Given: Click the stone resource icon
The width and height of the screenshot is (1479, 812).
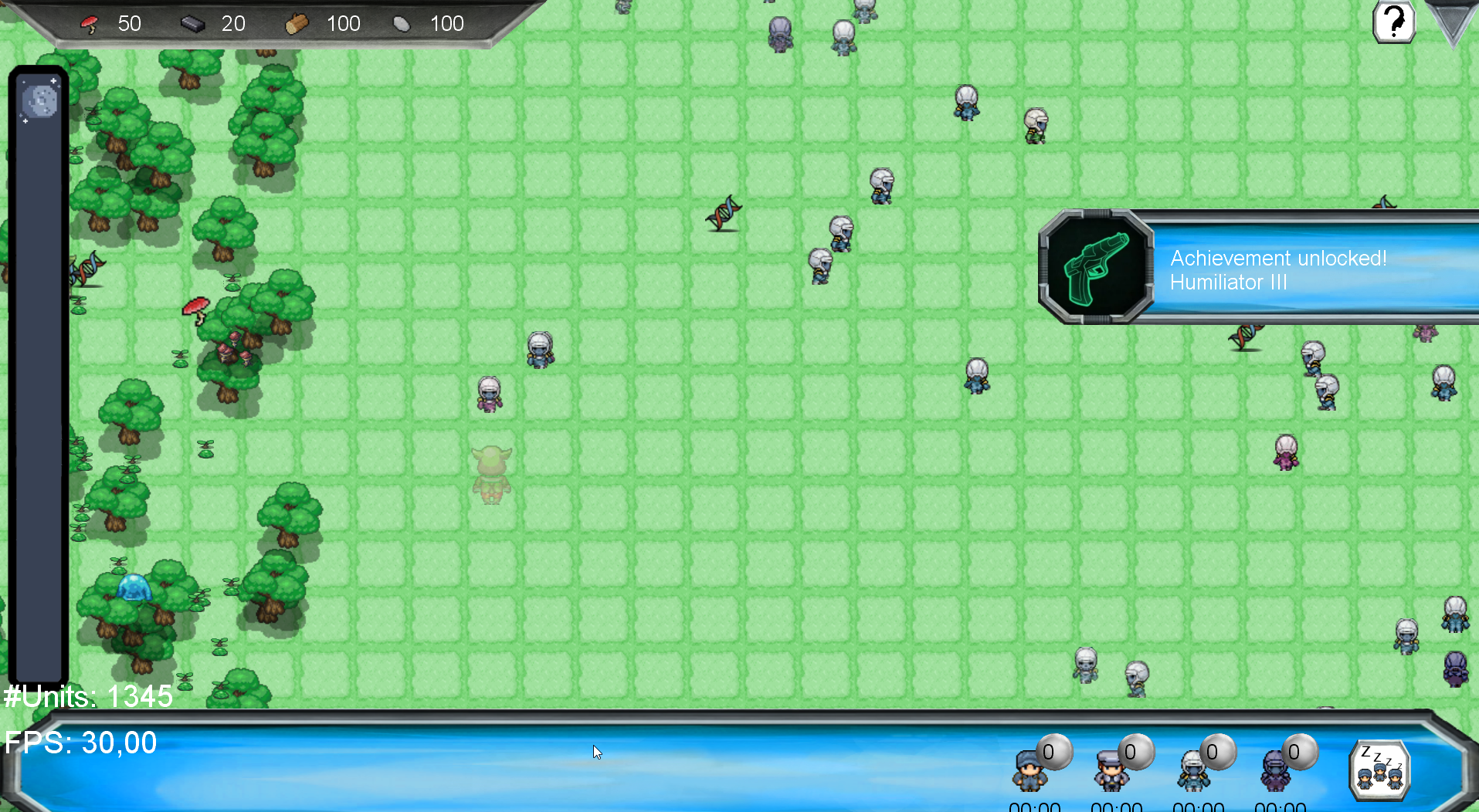Looking at the screenshot, I should pyautogui.click(x=402, y=22).
